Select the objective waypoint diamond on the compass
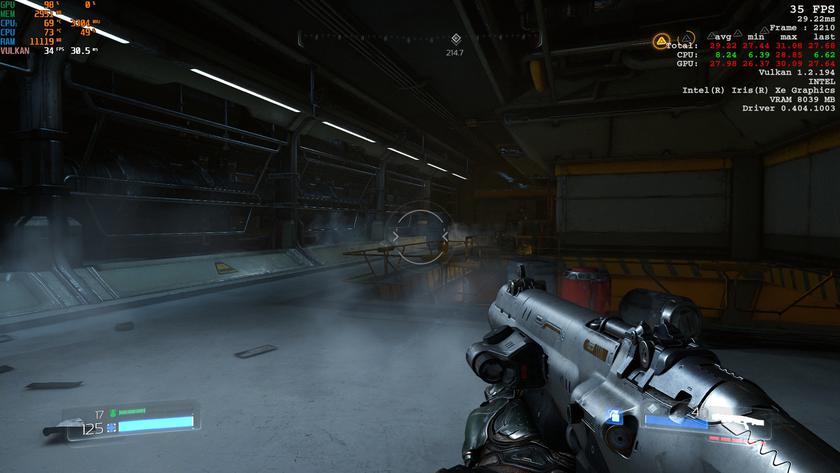 [456, 39]
